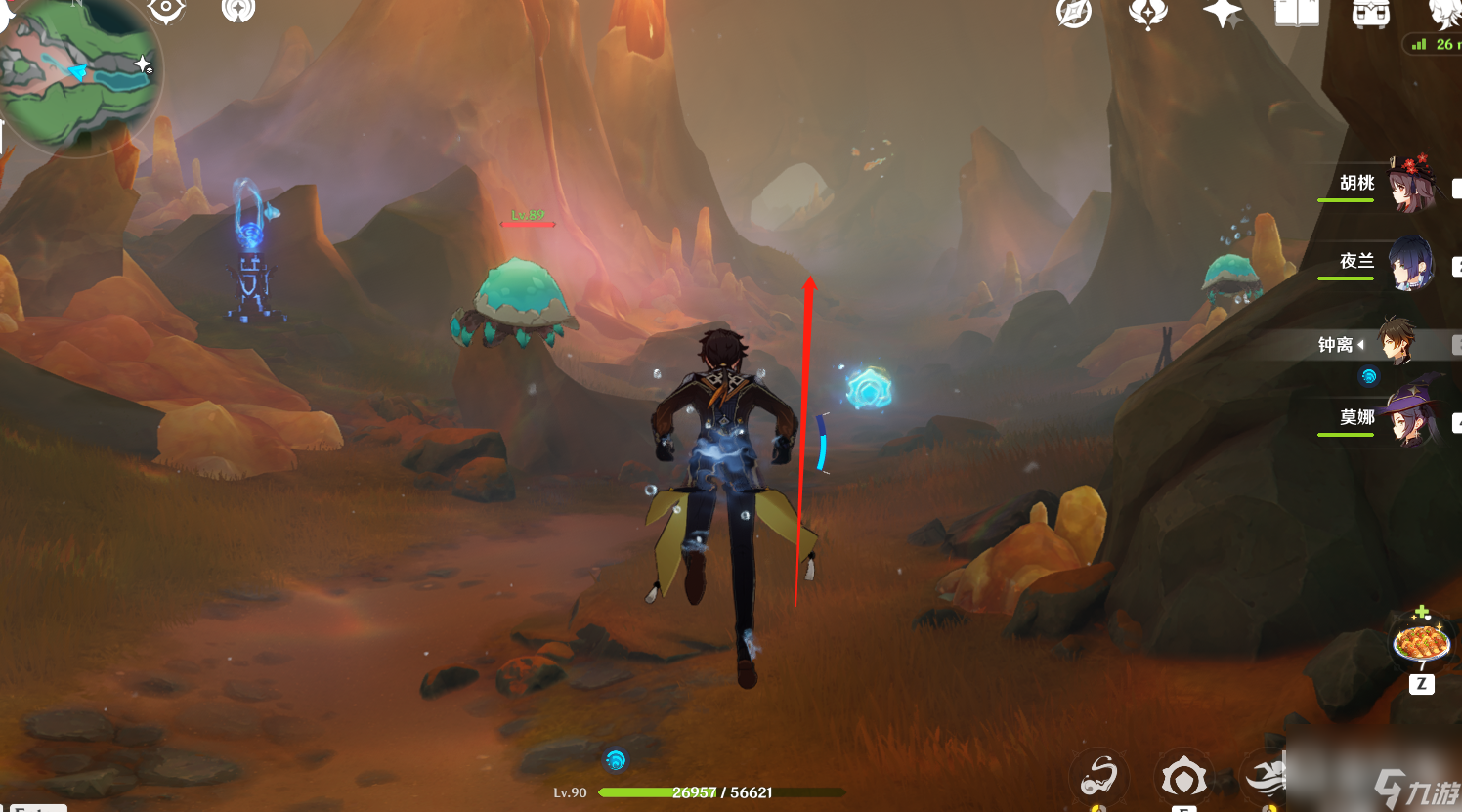Switch to party member 夜兰
The height and width of the screenshot is (812, 1462).
tap(1411, 263)
